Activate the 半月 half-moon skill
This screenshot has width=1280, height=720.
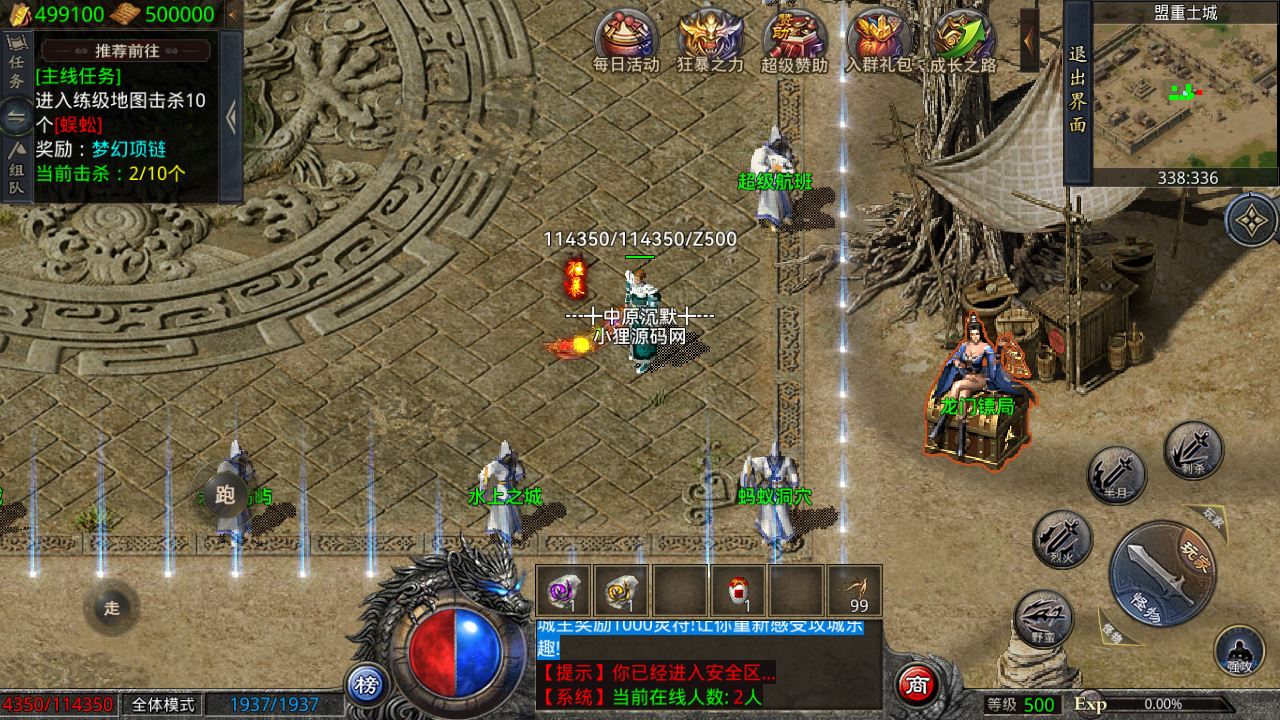[x=1116, y=475]
